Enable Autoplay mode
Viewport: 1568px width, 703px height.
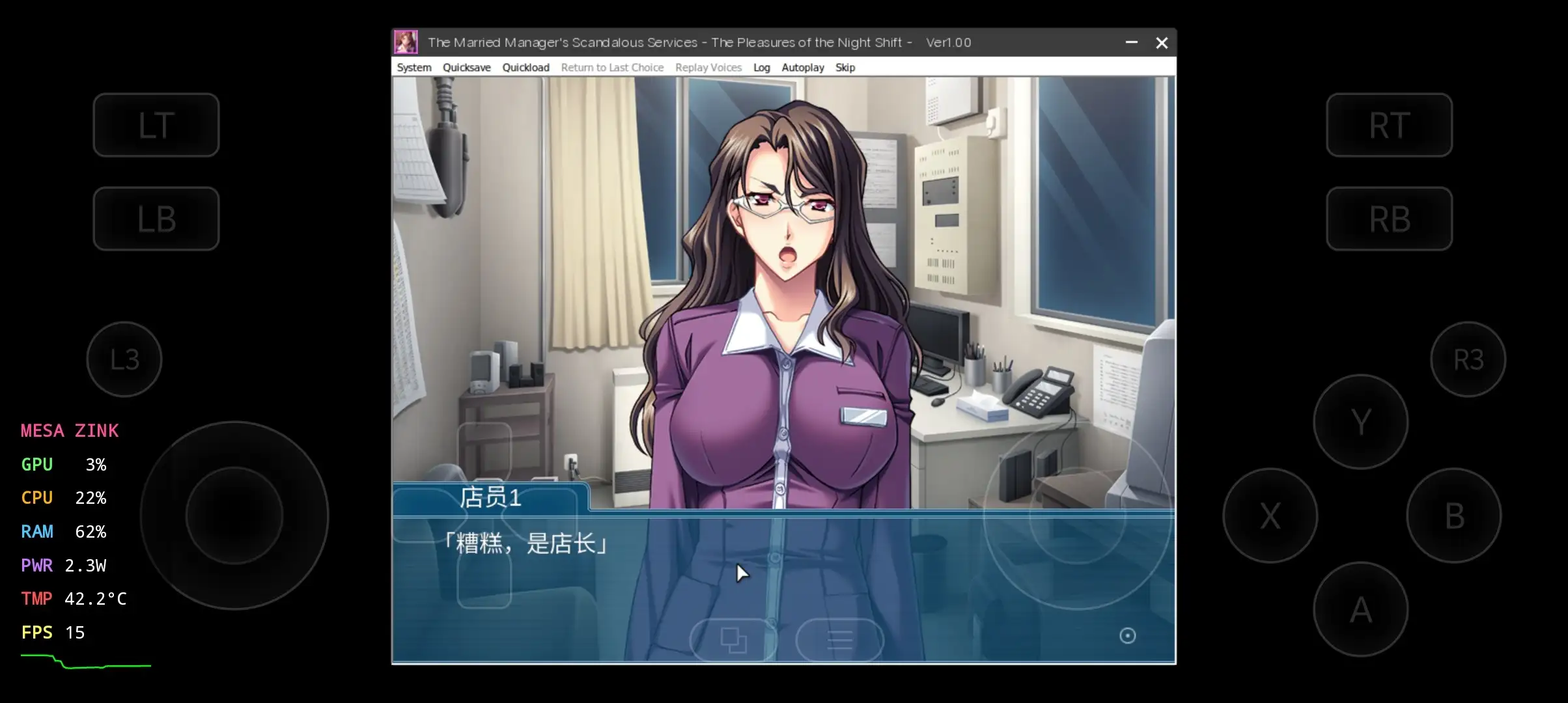pos(802,67)
